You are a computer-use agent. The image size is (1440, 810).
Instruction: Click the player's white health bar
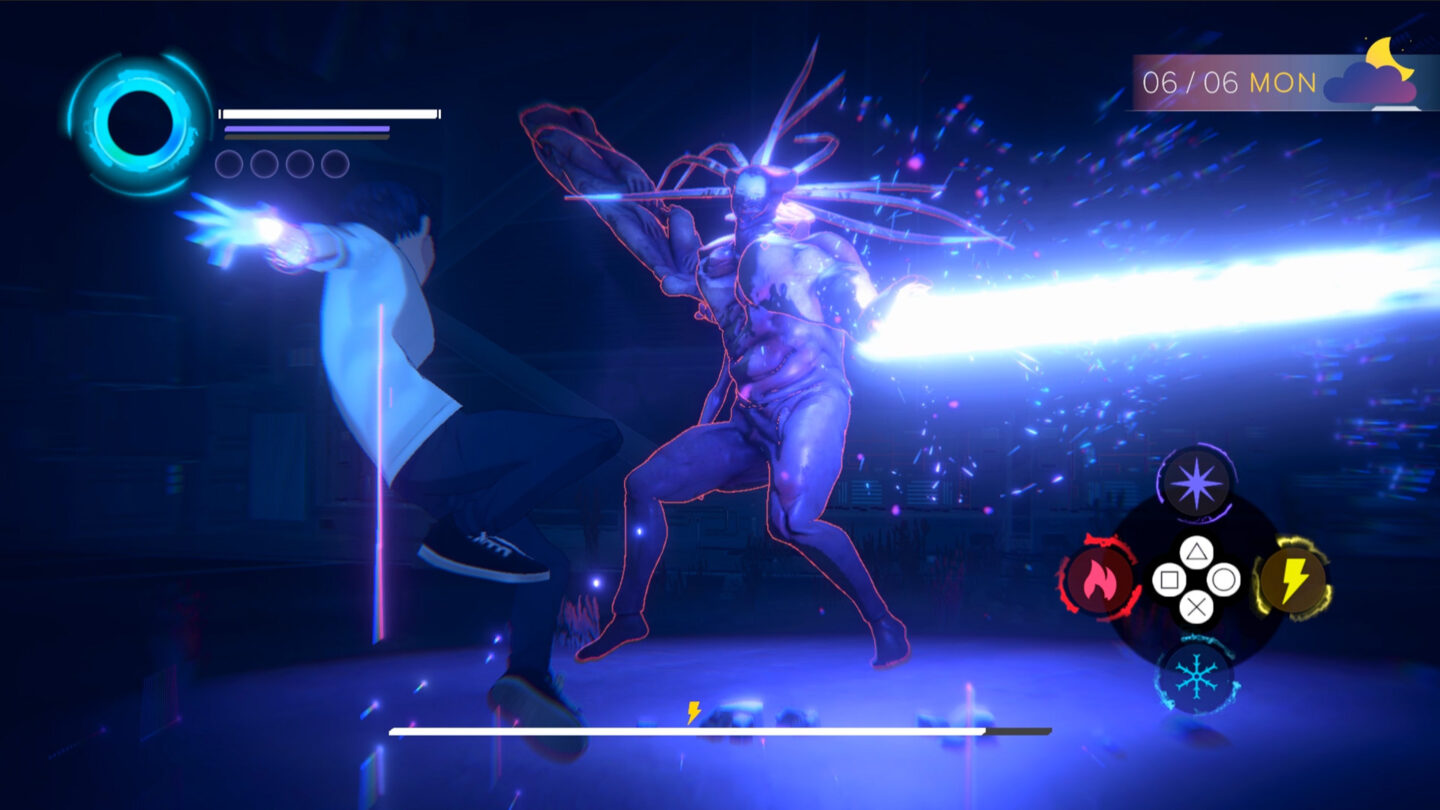coord(328,112)
